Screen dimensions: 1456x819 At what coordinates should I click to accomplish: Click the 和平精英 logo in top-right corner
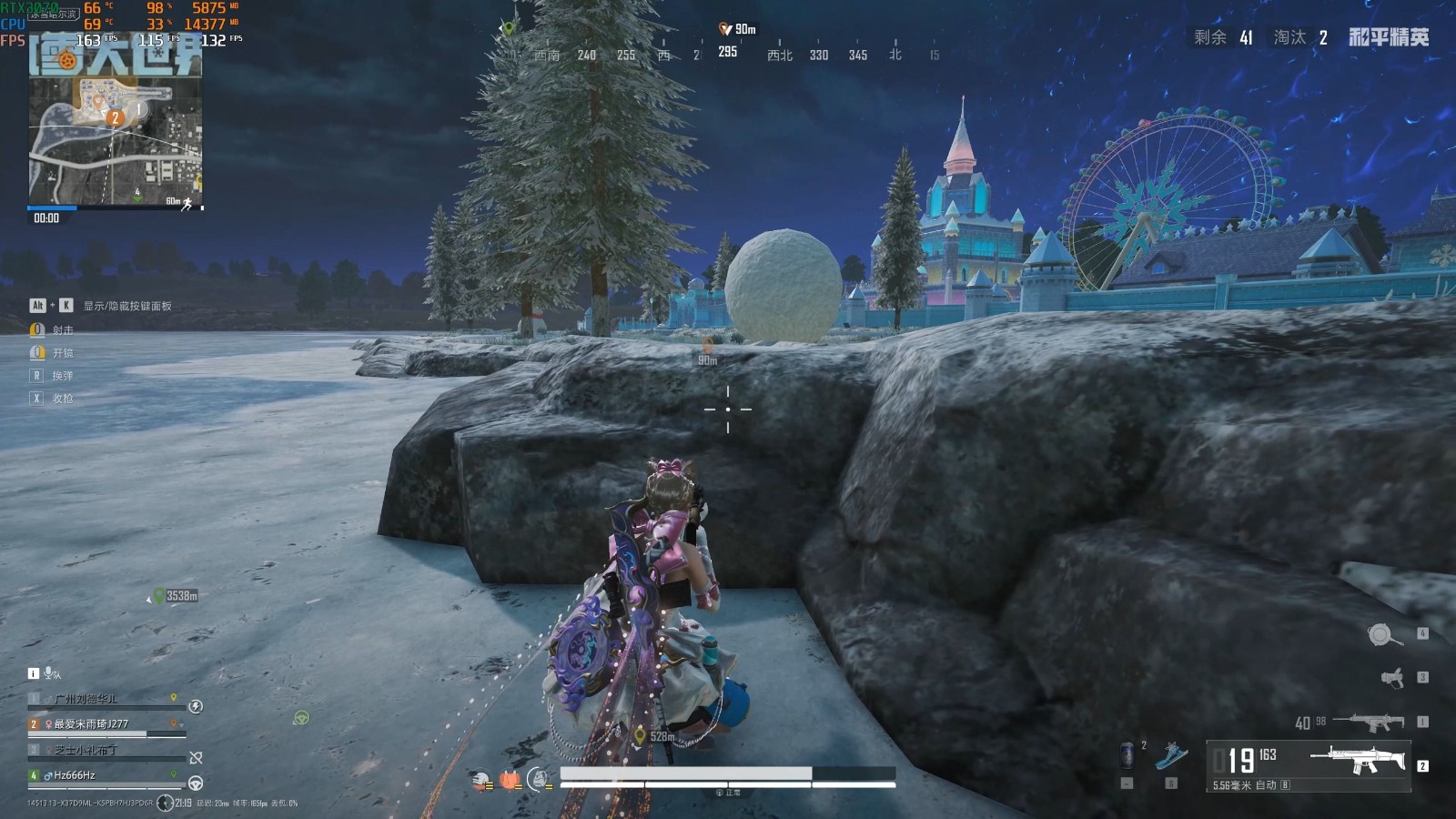(1387, 37)
